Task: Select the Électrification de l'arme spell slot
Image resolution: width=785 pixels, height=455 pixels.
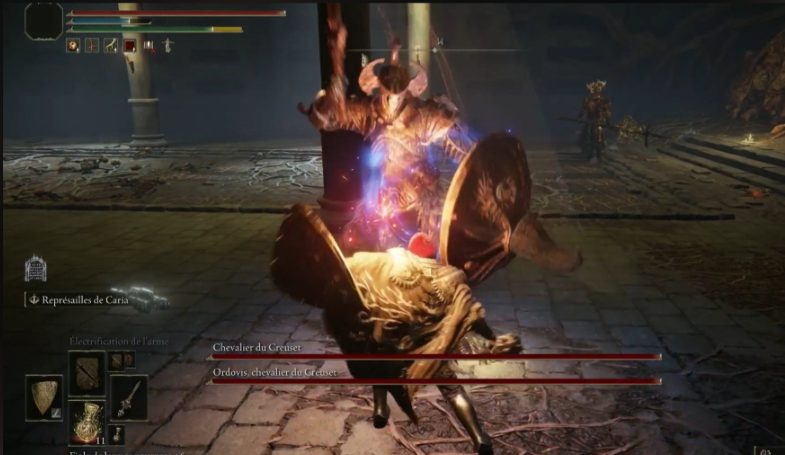Action: click(x=86, y=372)
